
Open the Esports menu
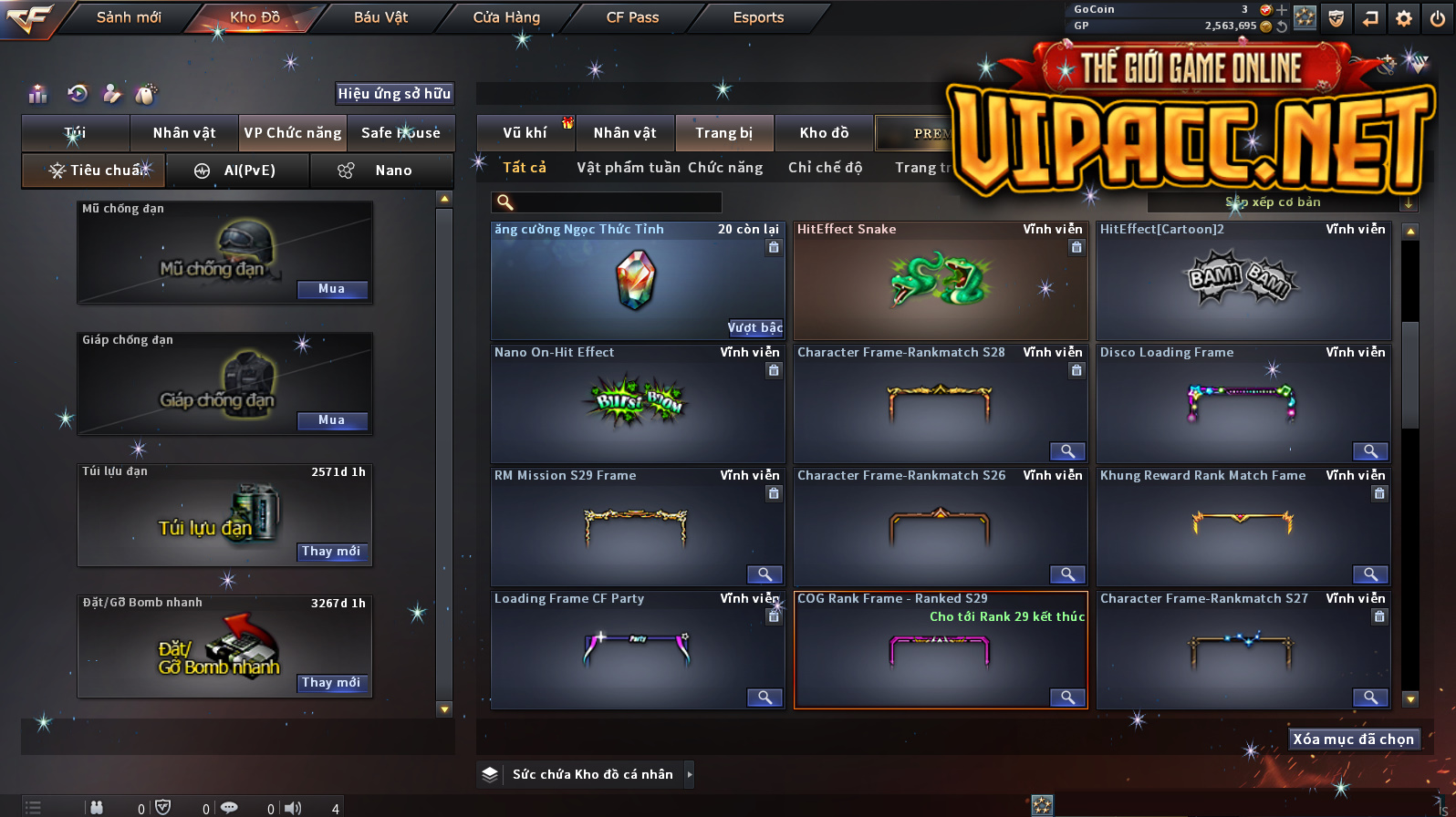point(758,17)
